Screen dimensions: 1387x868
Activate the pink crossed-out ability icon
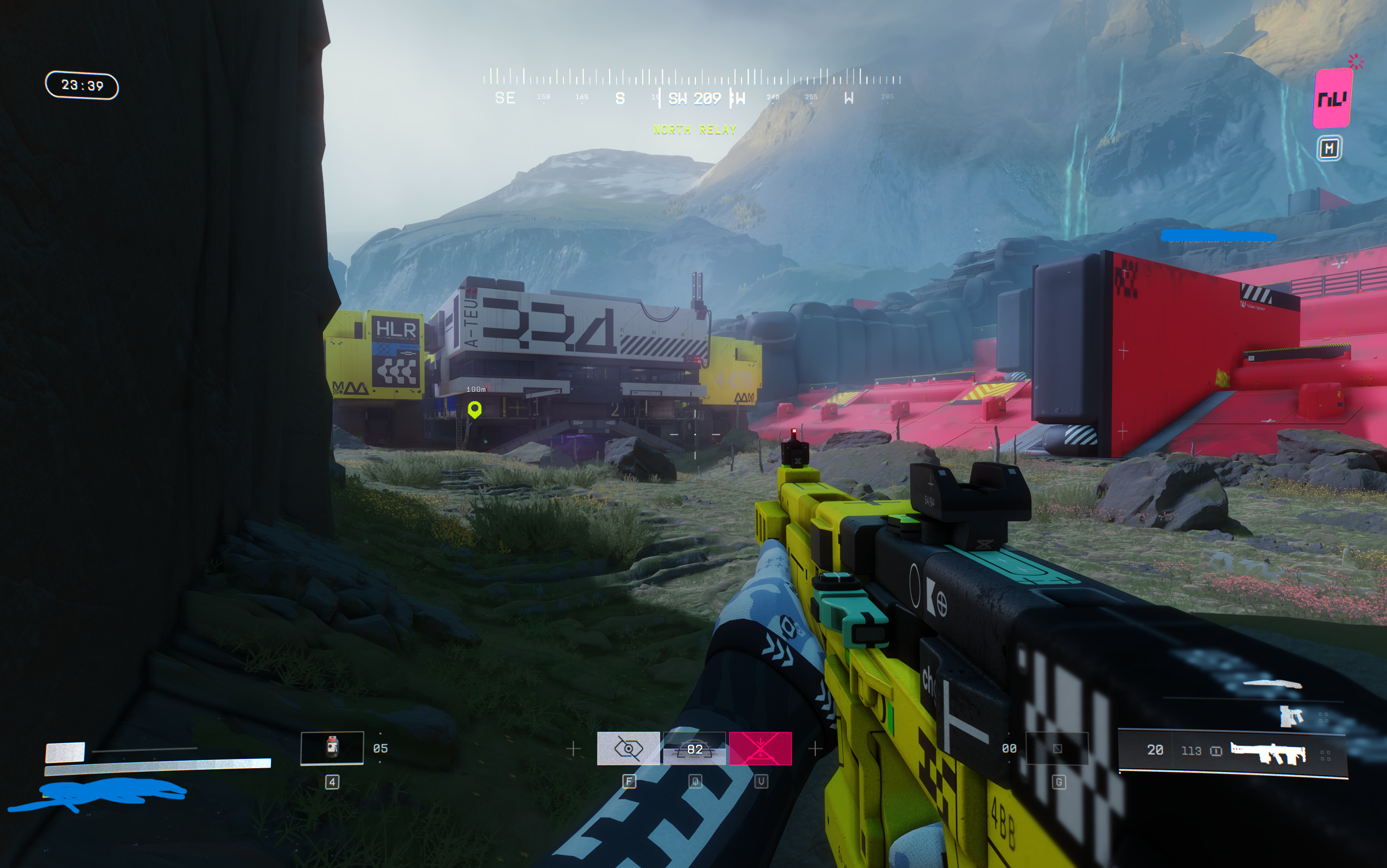(760, 749)
